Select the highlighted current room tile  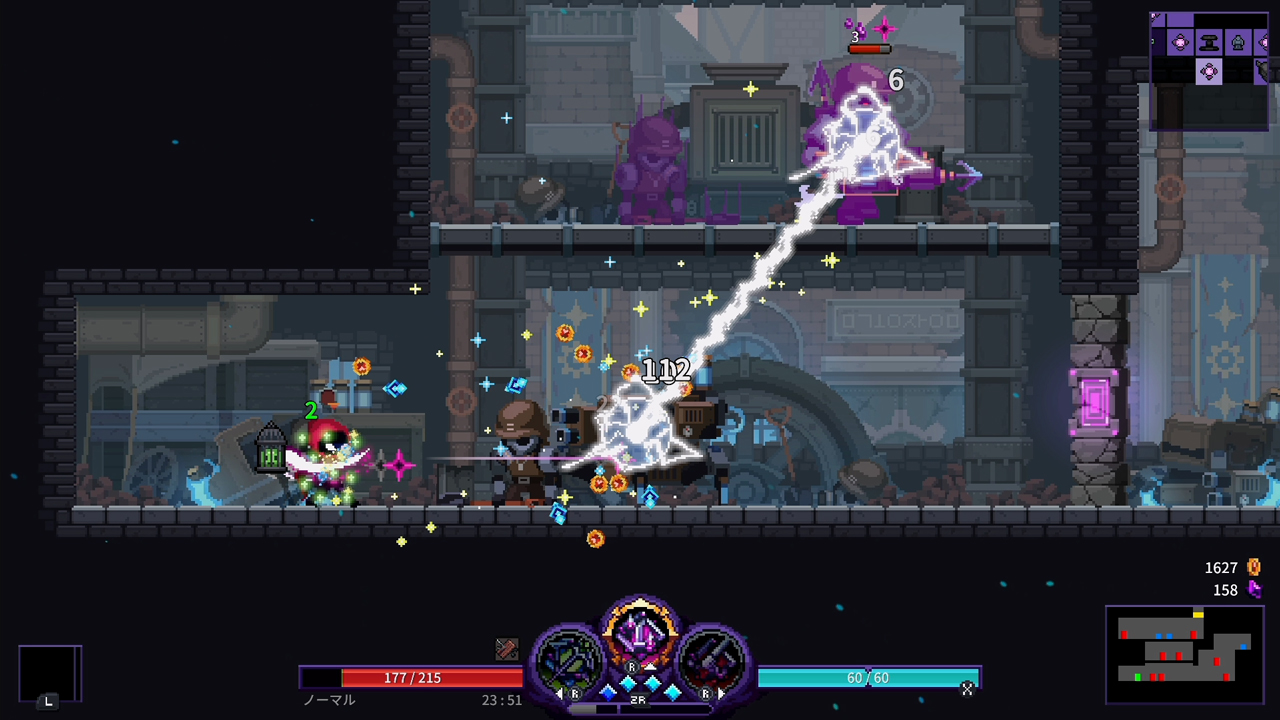point(1209,71)
